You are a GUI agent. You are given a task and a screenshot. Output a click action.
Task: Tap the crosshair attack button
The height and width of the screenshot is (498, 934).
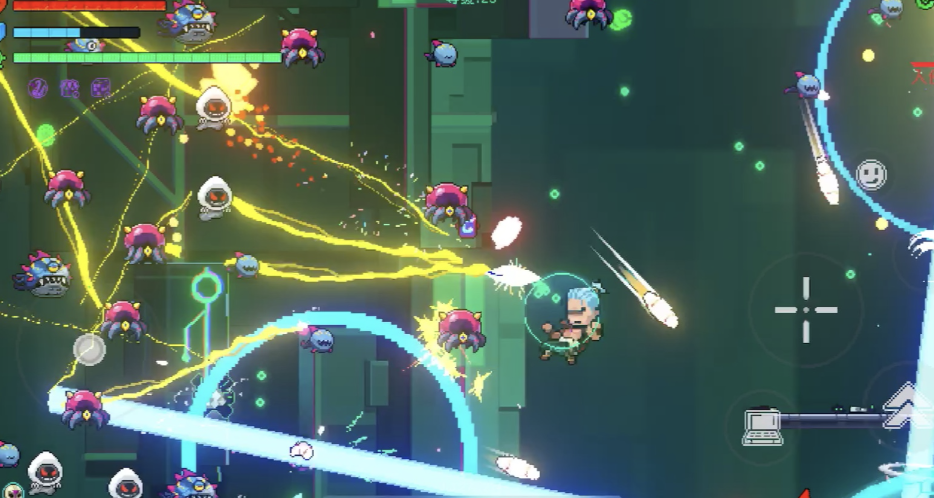[x=805, y=309]
